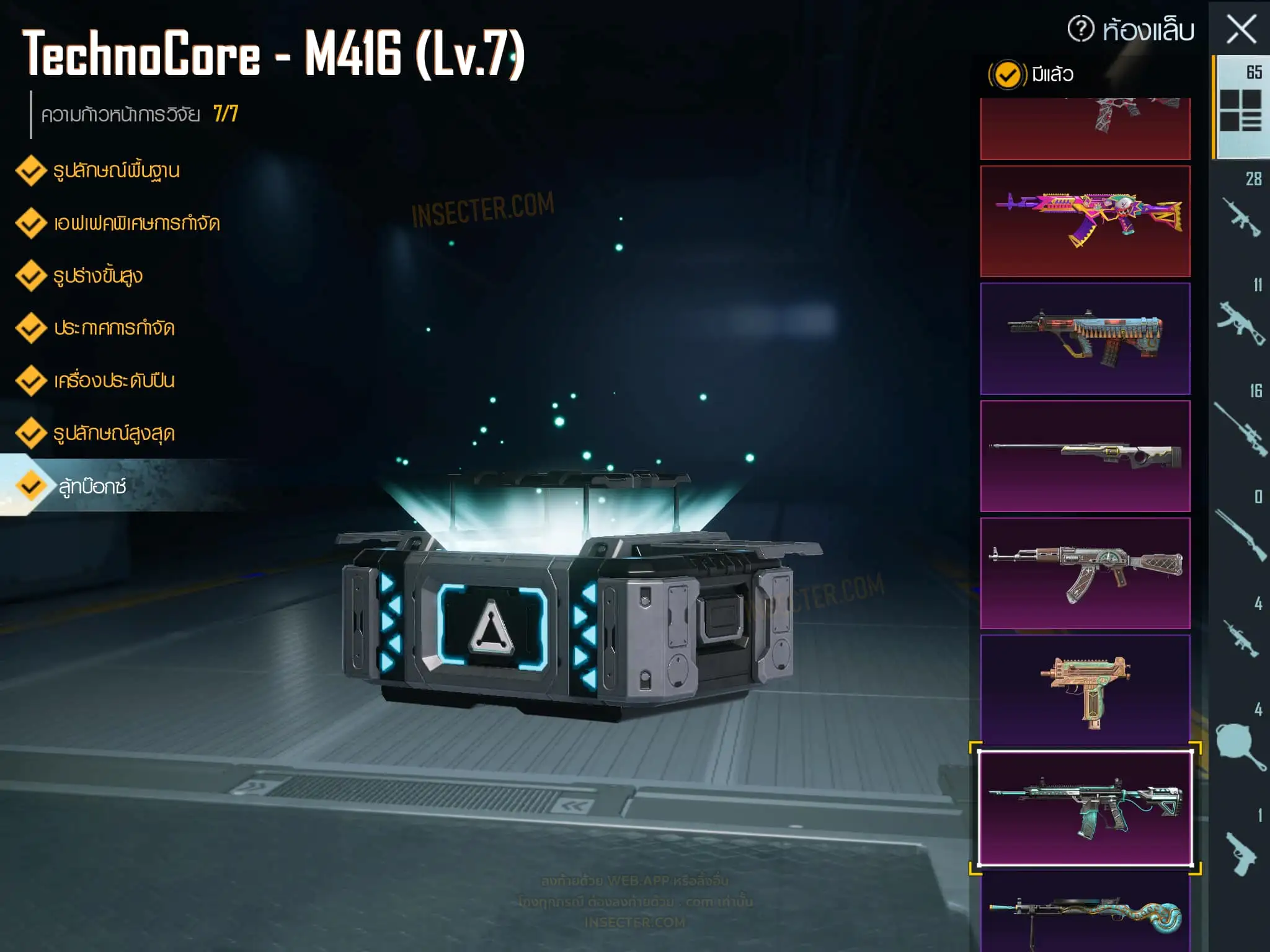The image size is (1270, 952).
Task: Close the lab screen with the X
Action: pos(1241,29)
